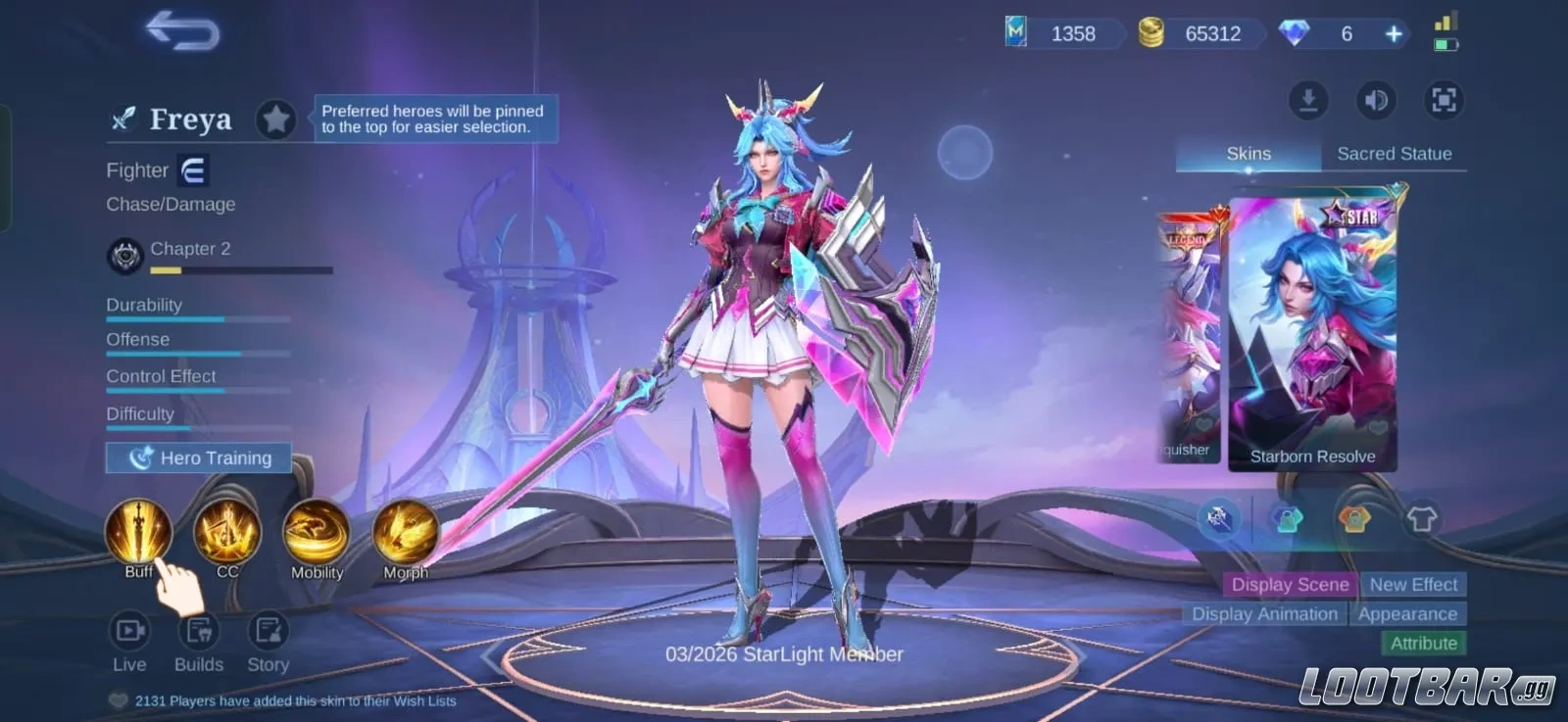
Task: Open the orange locked skin outfit icon
Action: (1356, 517)
